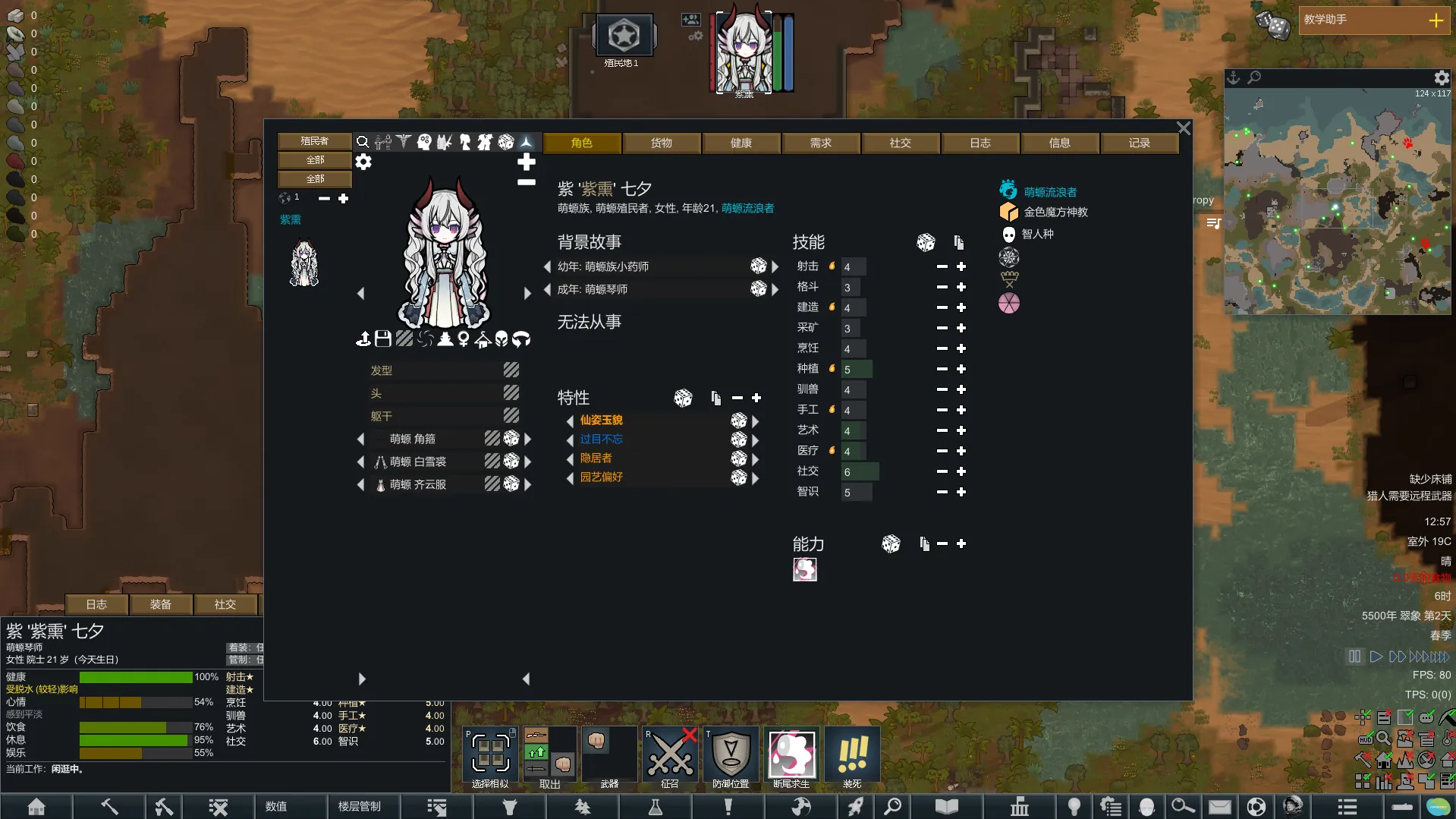The height and width of the screenshot is (819, 1456).
Task: Show the 记录 tab
Action: (1139, 143)
